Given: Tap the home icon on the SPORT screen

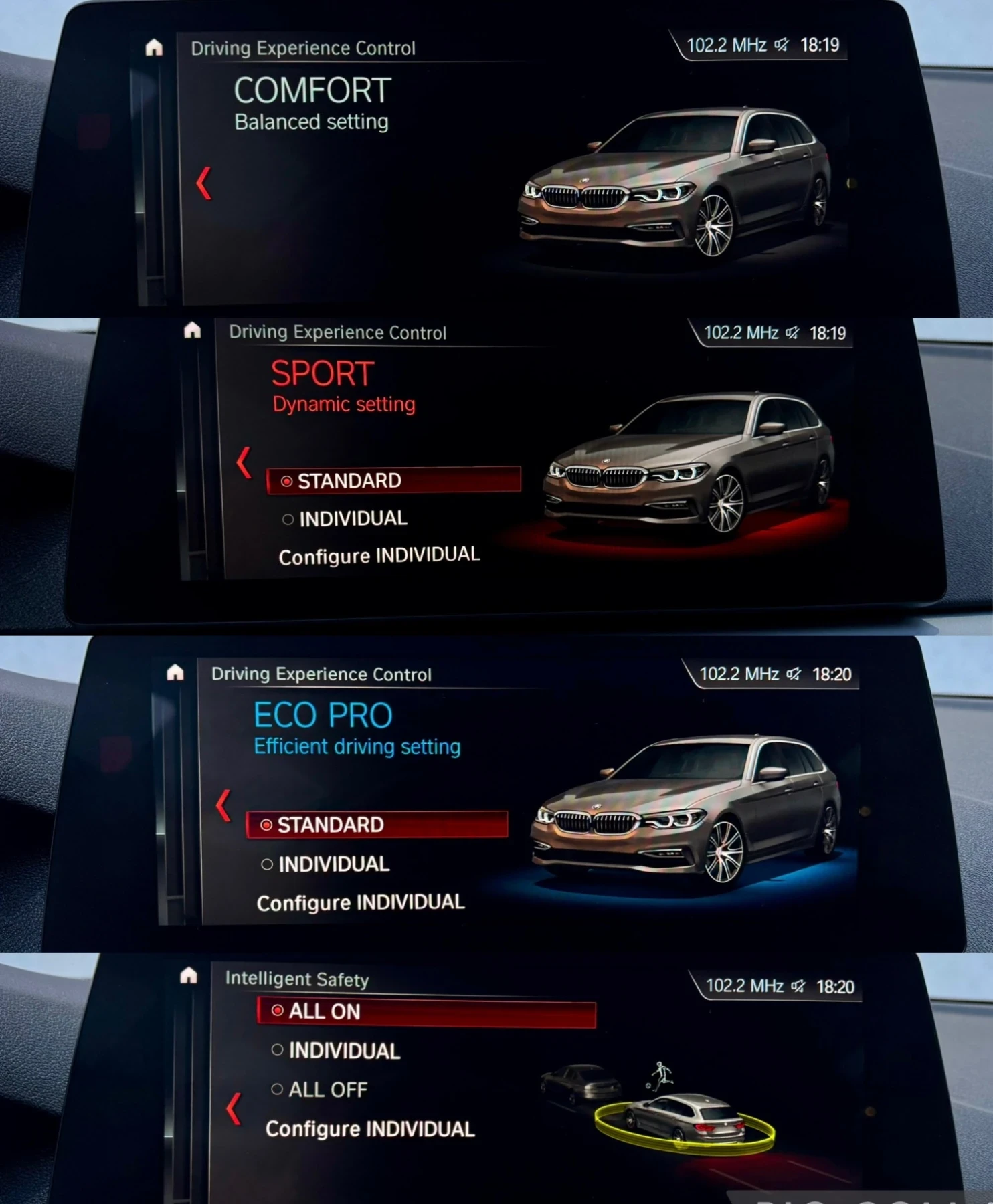Looking at the screenshot, I should (193, 330).
